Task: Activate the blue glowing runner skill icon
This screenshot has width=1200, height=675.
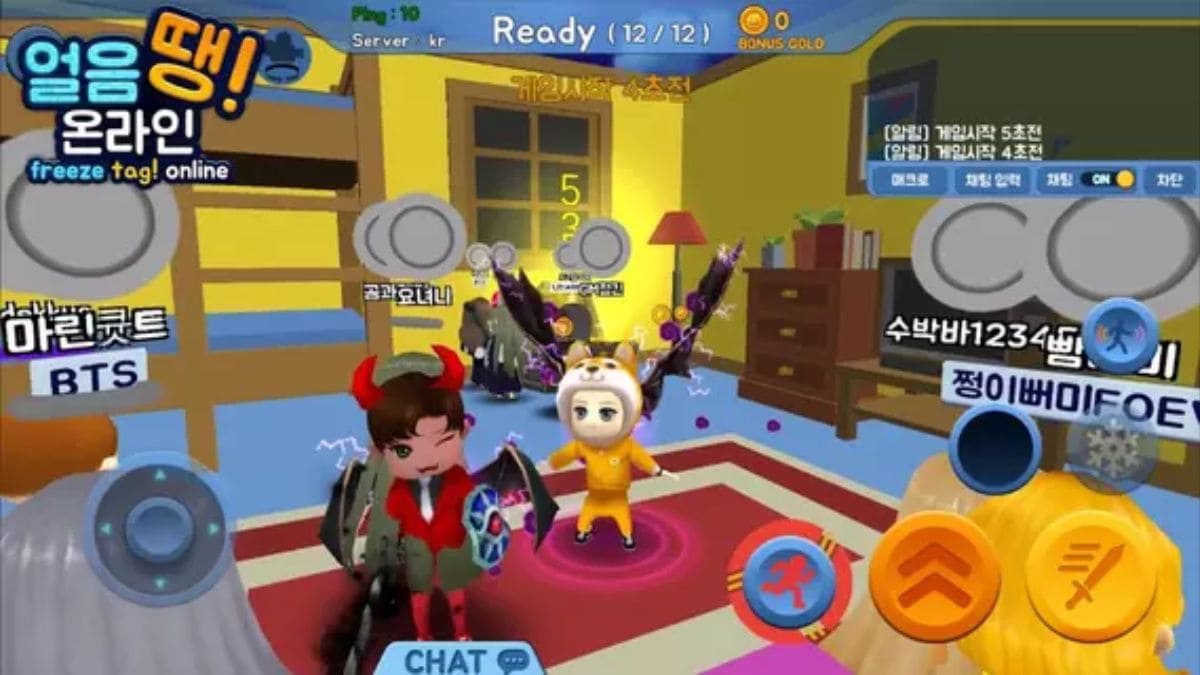Action: 1122,335
